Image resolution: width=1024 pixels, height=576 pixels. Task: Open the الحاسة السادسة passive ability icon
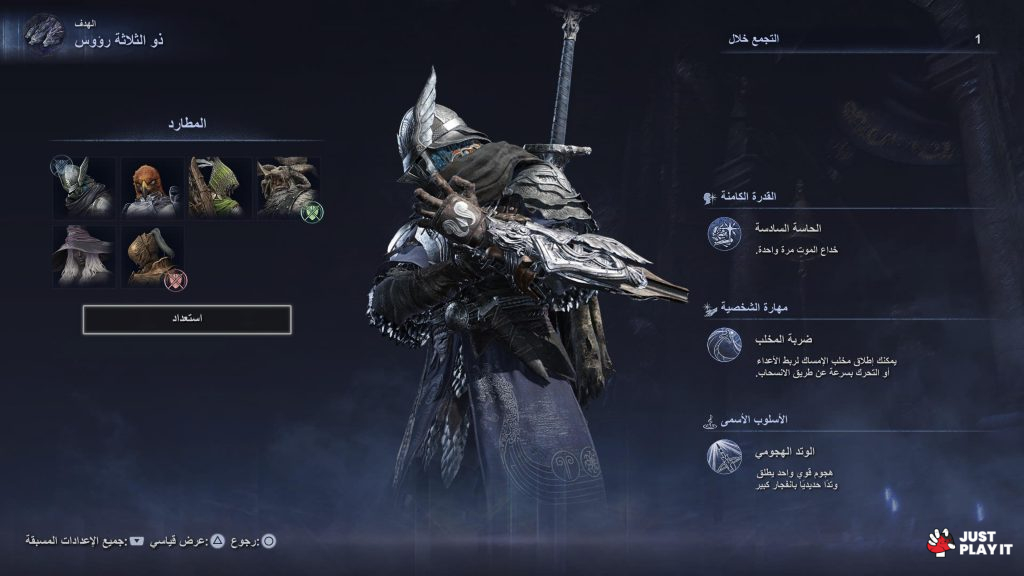[724, 234]
